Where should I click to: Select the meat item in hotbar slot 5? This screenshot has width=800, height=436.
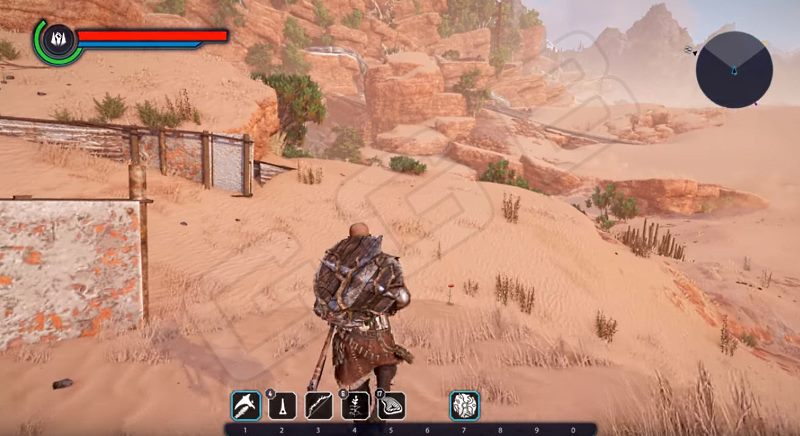pyautogui.click(x=391, y=405)
